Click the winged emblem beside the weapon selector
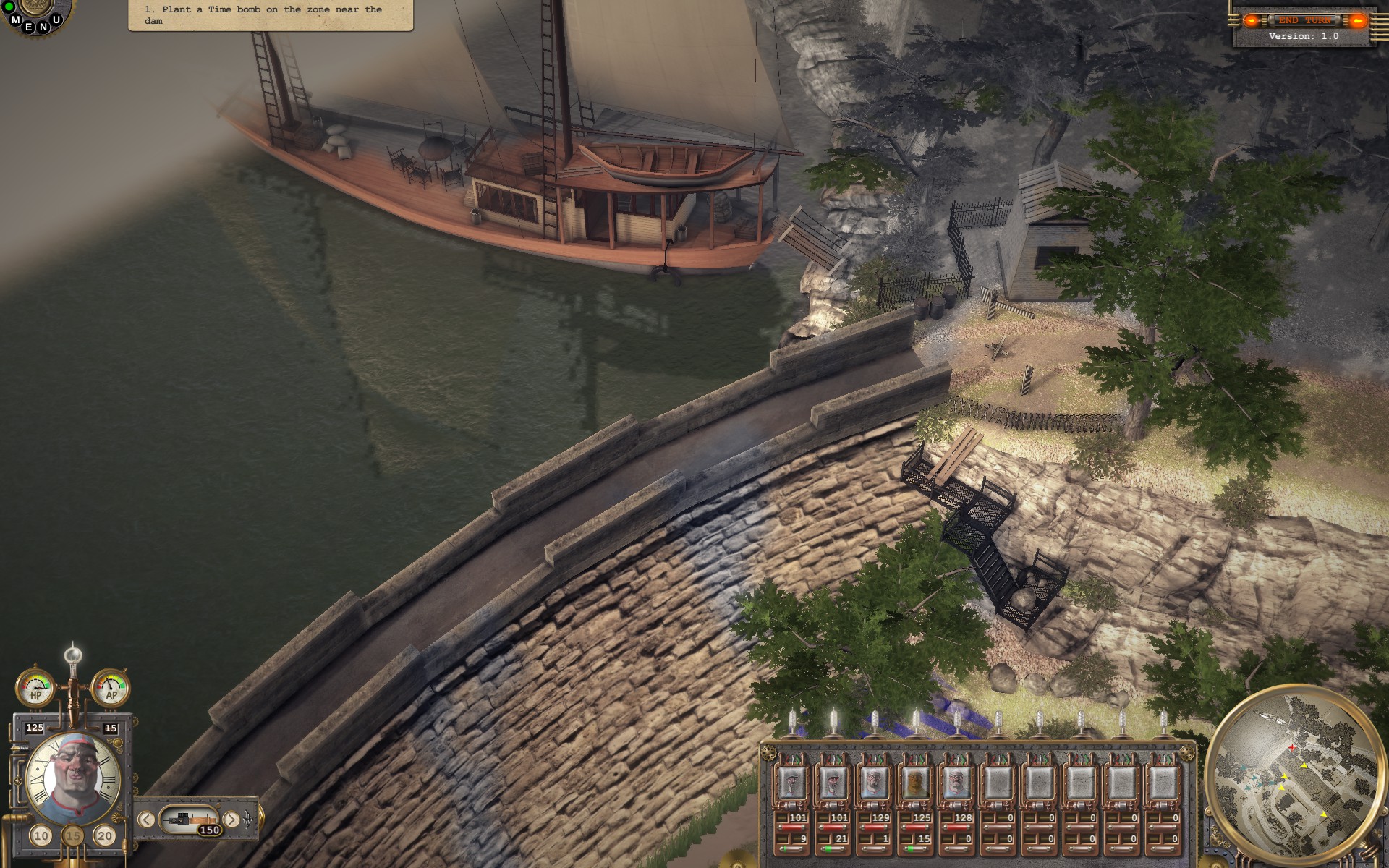Viewport: 1389px width, 868px height. pos(247,820)
